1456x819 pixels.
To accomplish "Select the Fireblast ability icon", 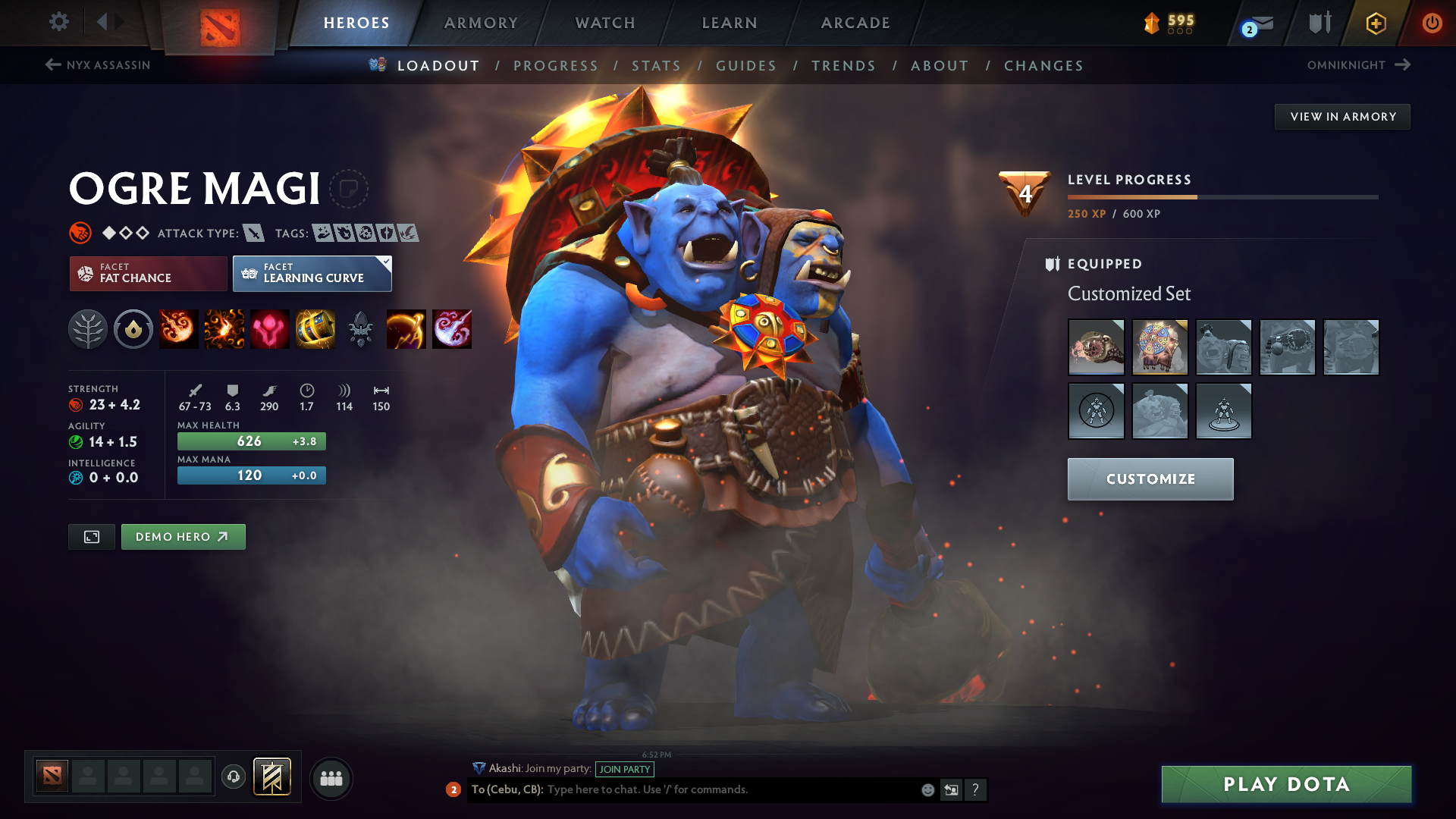I will click(x=179, y=329).
